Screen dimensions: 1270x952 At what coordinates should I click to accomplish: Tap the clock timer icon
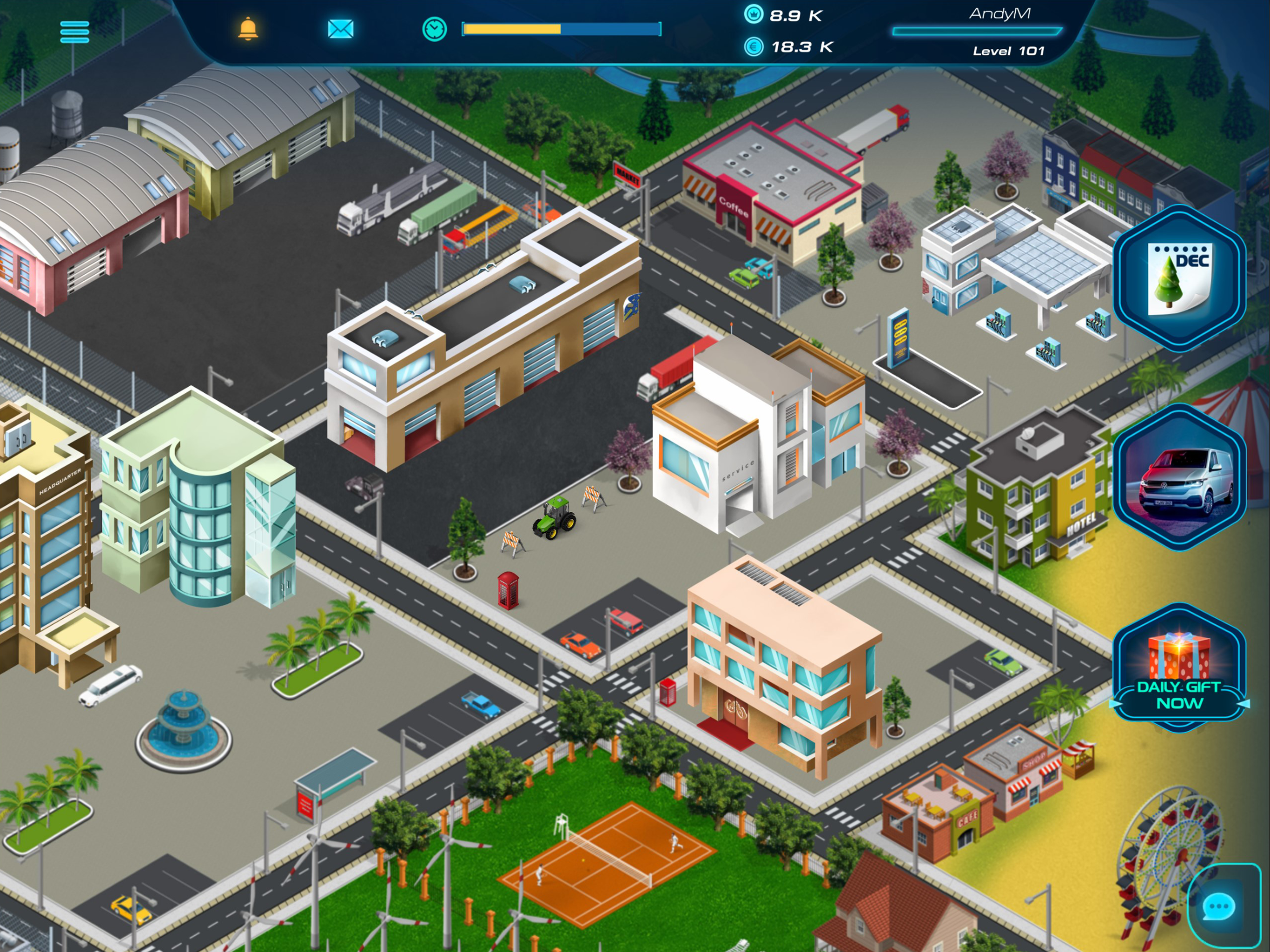point(435,29)
